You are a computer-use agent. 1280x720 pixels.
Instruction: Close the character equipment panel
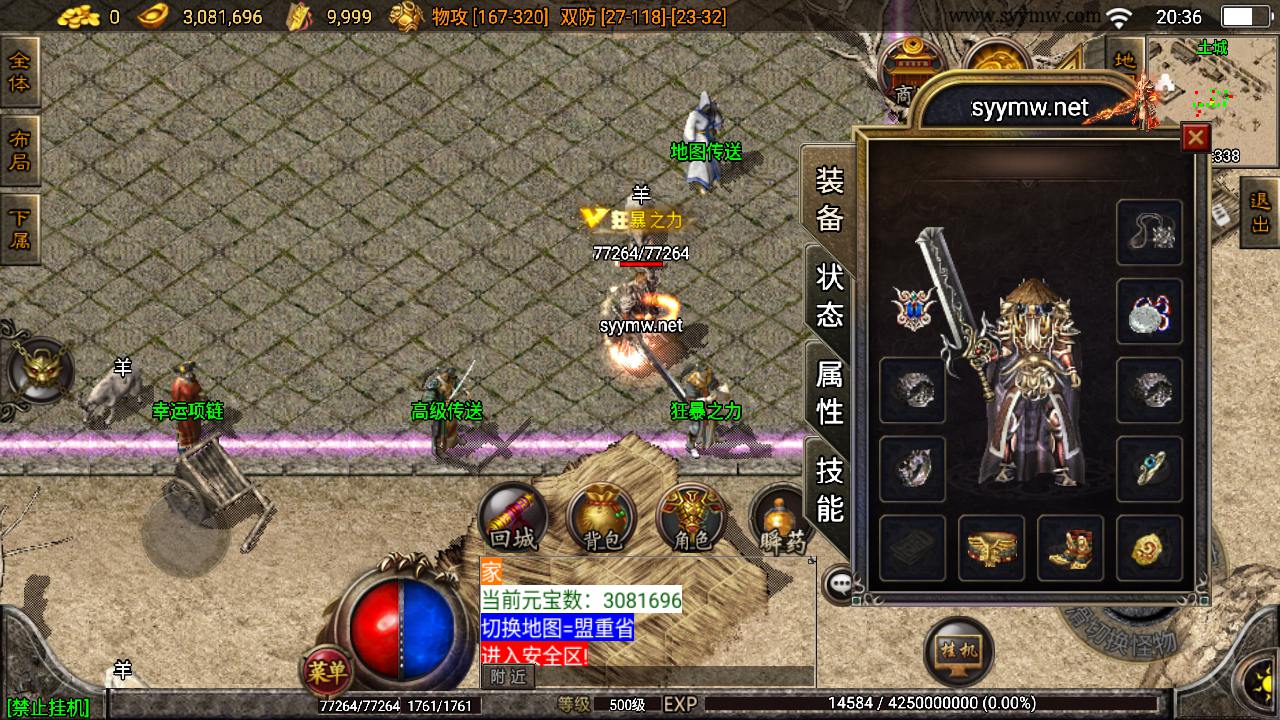click(x=1195, y=137)
